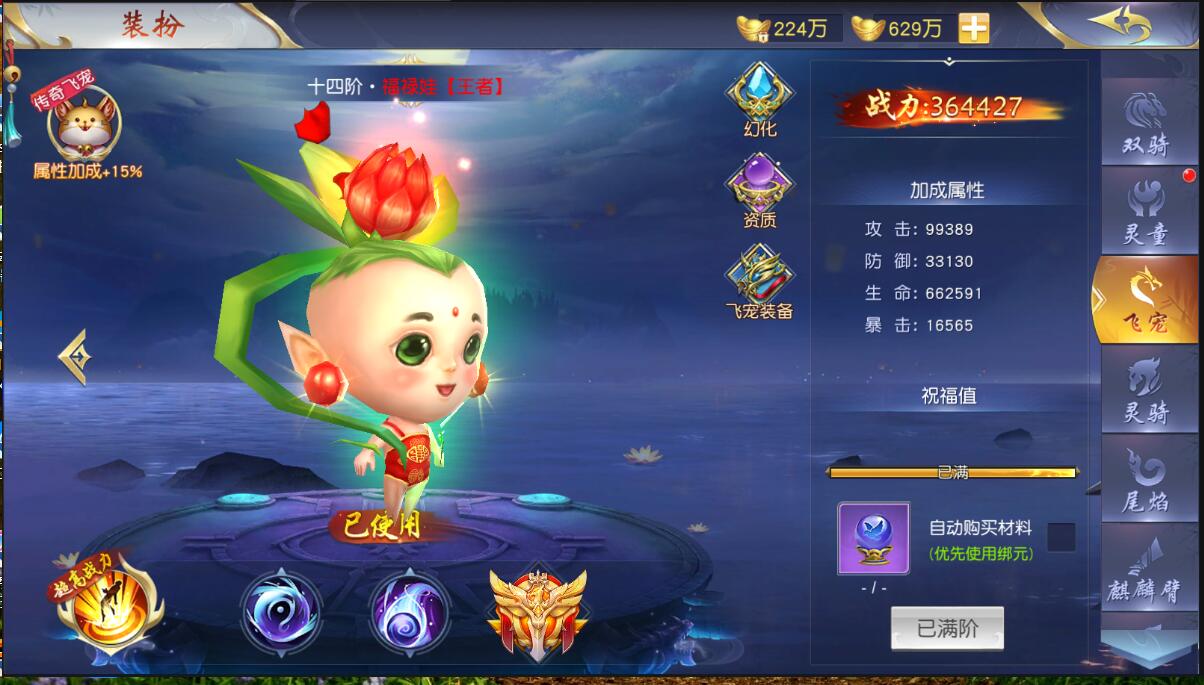Viewport: 1204px width, 685px height.
Task: Open 飞宠装备 equipment
Action: (760, 282)
